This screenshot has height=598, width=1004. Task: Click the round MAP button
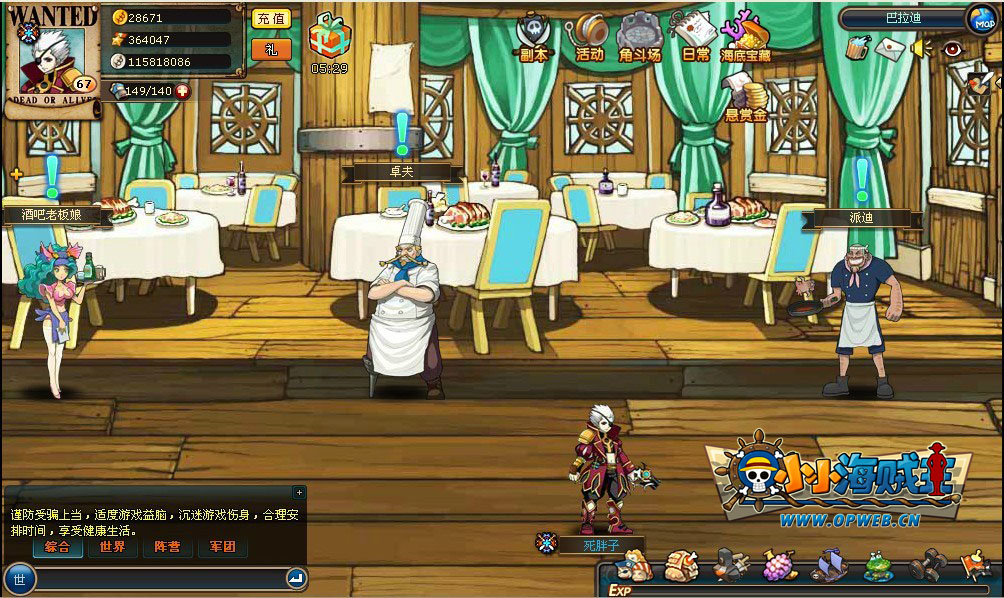981,19
